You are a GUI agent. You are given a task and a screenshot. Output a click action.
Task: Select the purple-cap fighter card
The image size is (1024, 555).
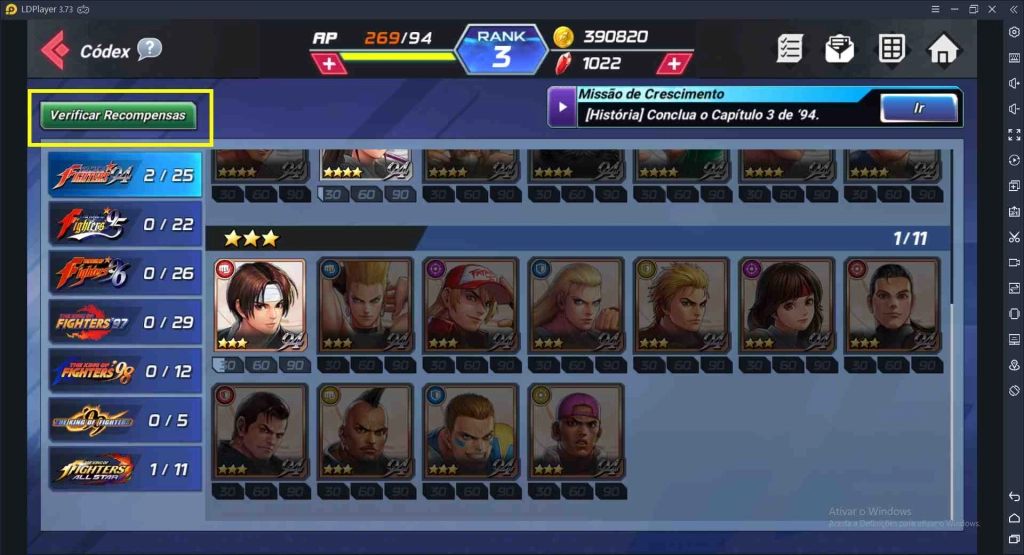575,430
